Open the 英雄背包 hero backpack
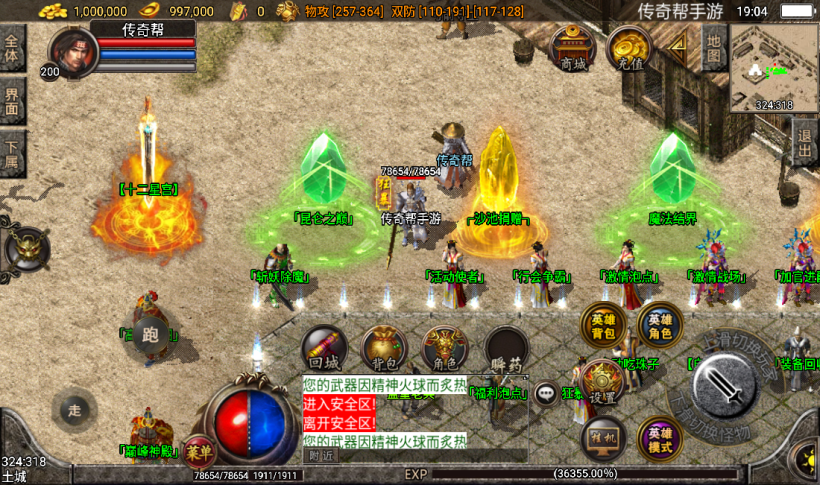This screenshot has height=485, width=820. click(x=605, y=326)
